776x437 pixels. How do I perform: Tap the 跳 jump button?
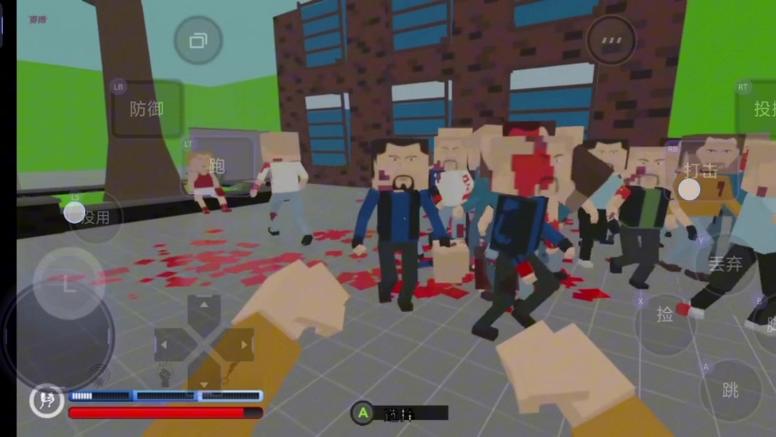730,389
